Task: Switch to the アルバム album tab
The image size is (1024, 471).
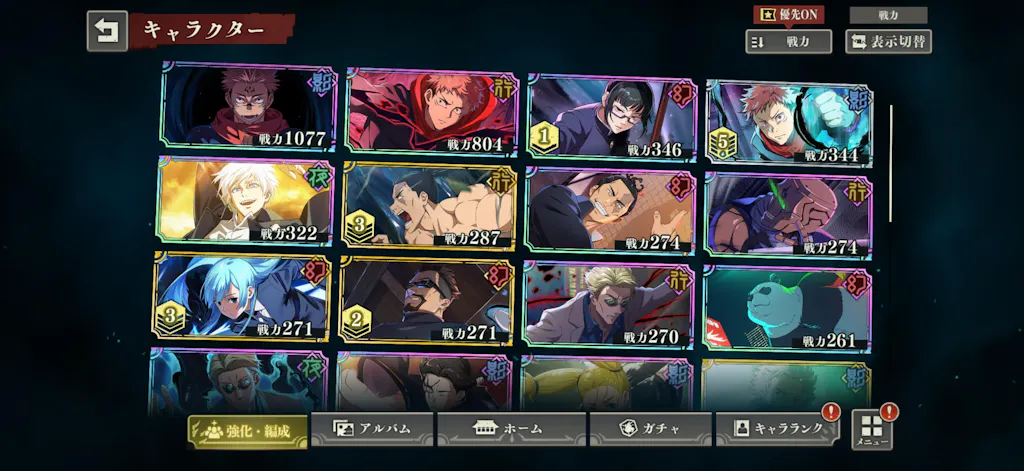Action: 372,429
